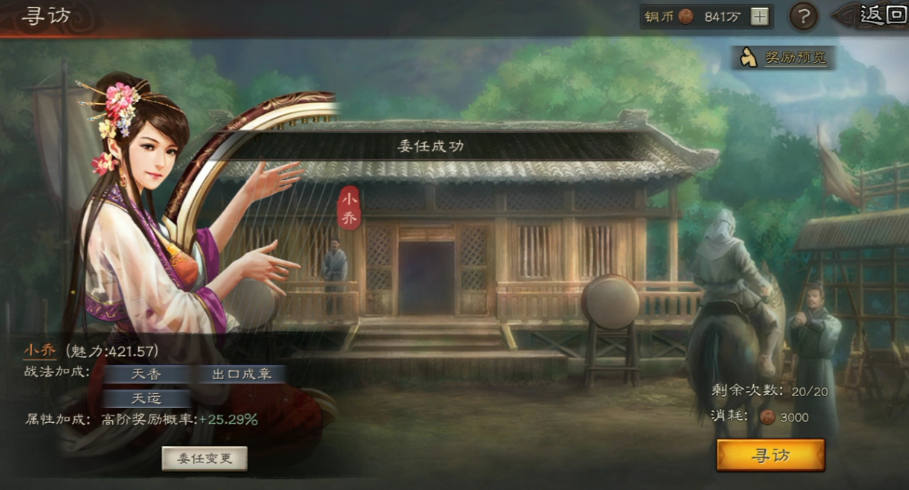
Task: Select the 天运 tactic bonus
Action: tap(147, 397)
